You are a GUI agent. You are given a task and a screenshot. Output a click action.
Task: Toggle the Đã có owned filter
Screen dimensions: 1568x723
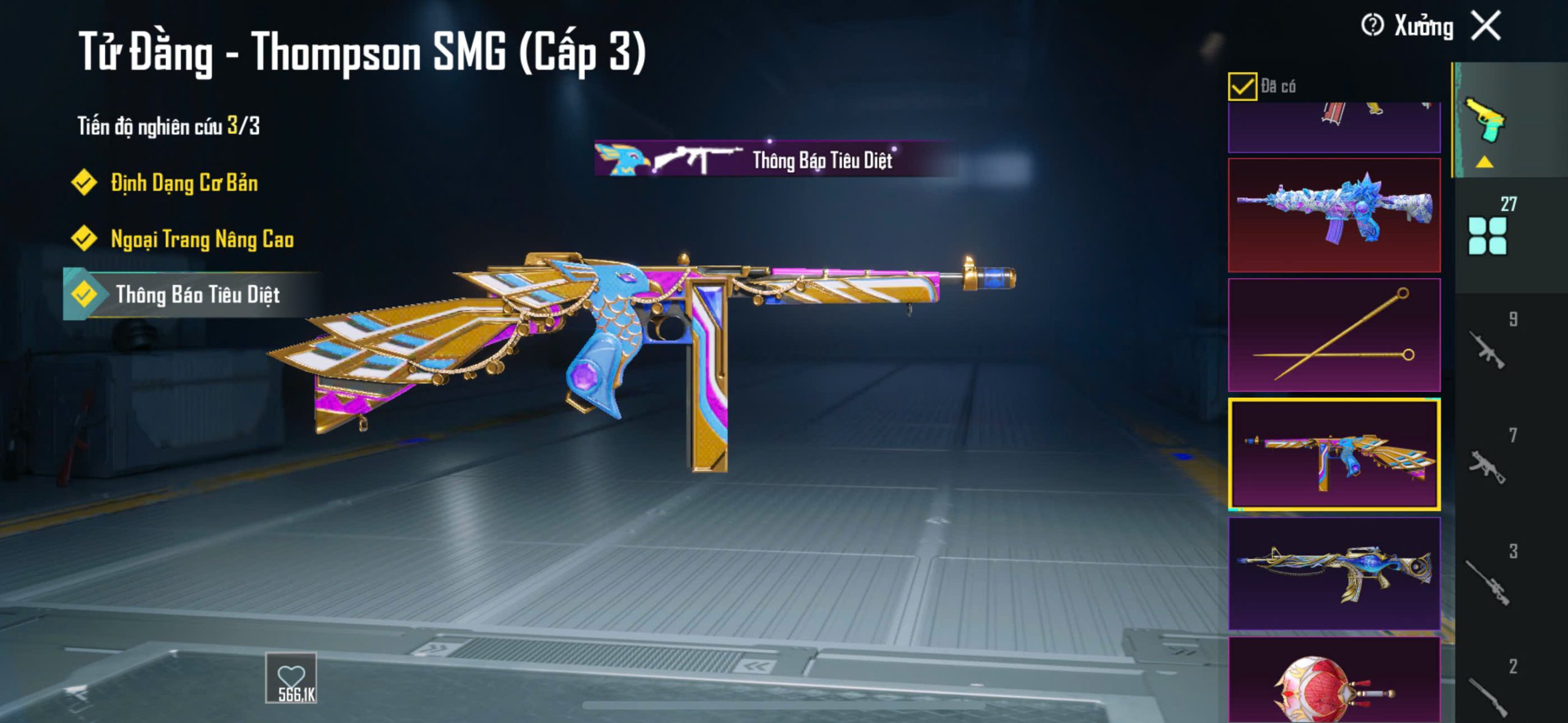tap(1242, 86)
